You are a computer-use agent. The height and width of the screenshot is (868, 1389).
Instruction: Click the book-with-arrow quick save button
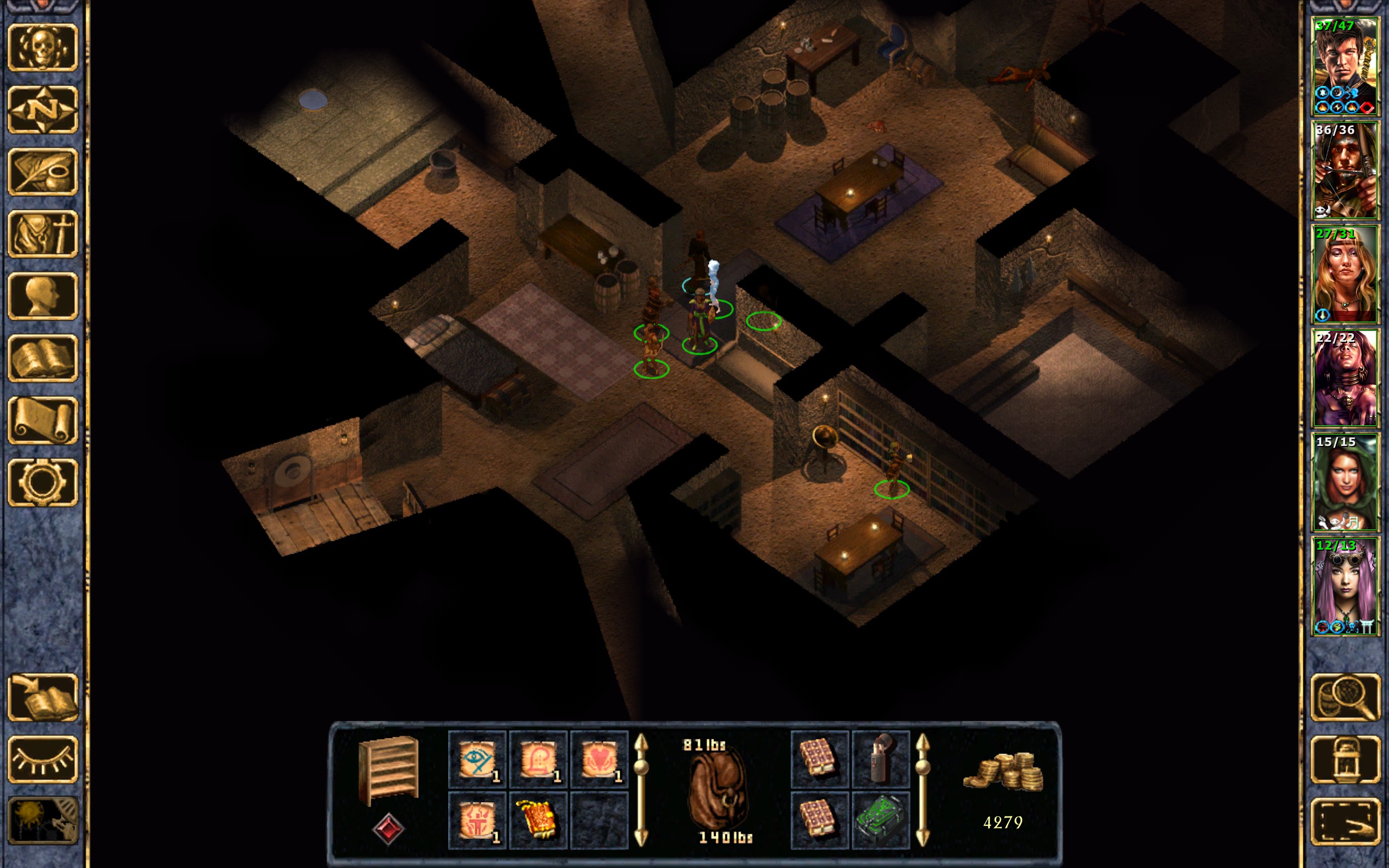click(42, 697)
